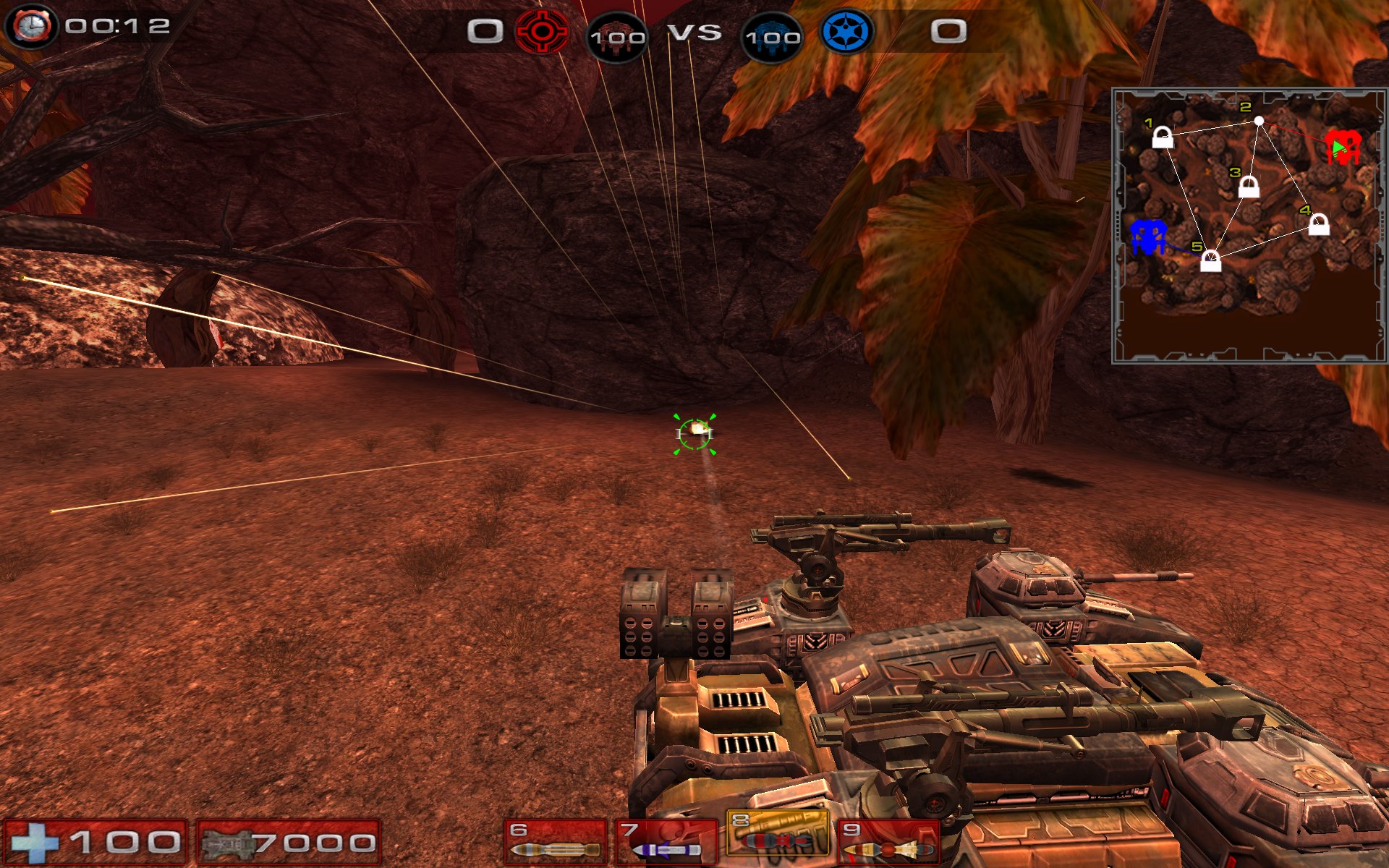Click locked node 1 on the minimap

(1162, 137)
